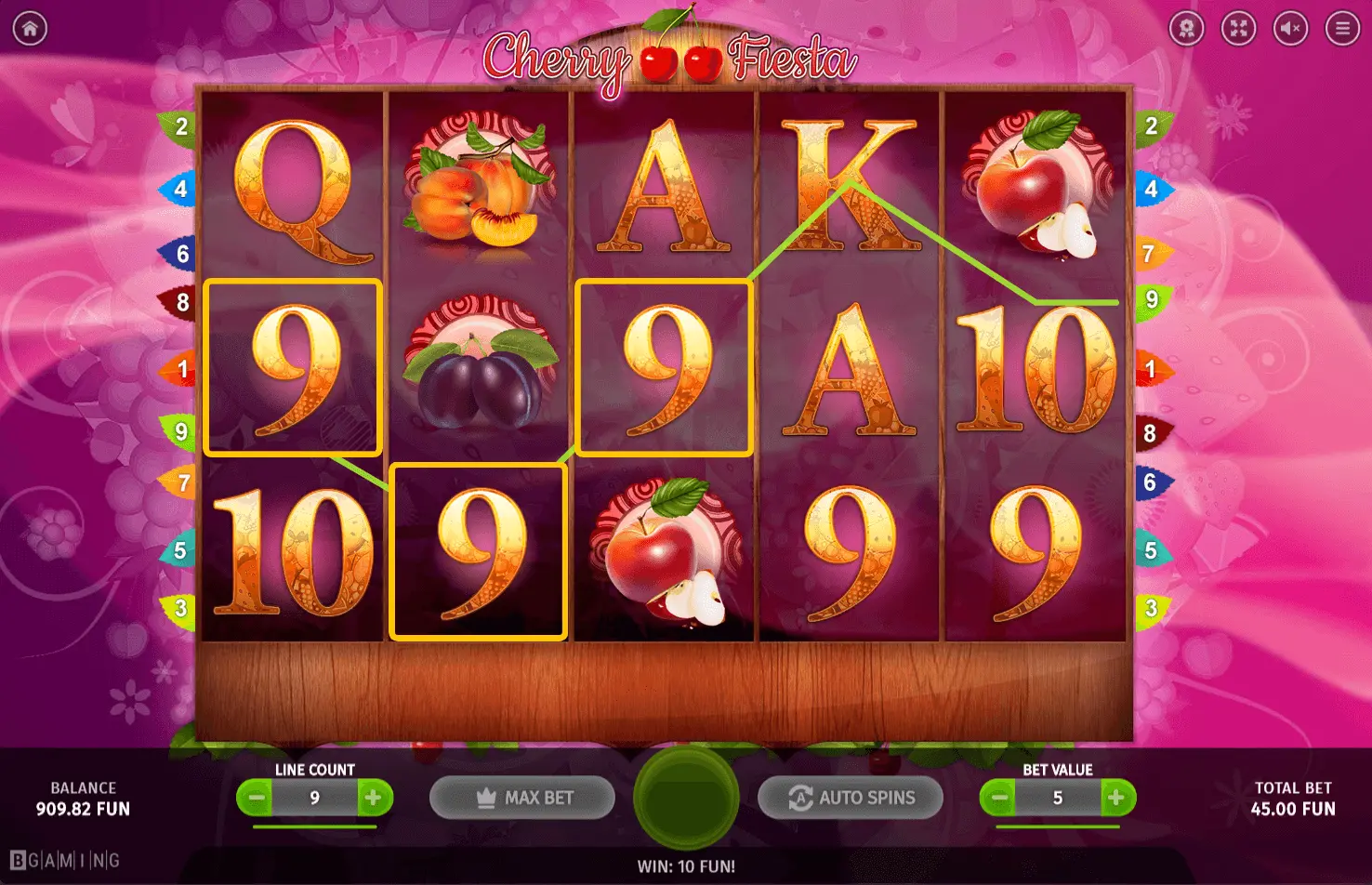
Task: Decrease the line count
Action: 257,798
